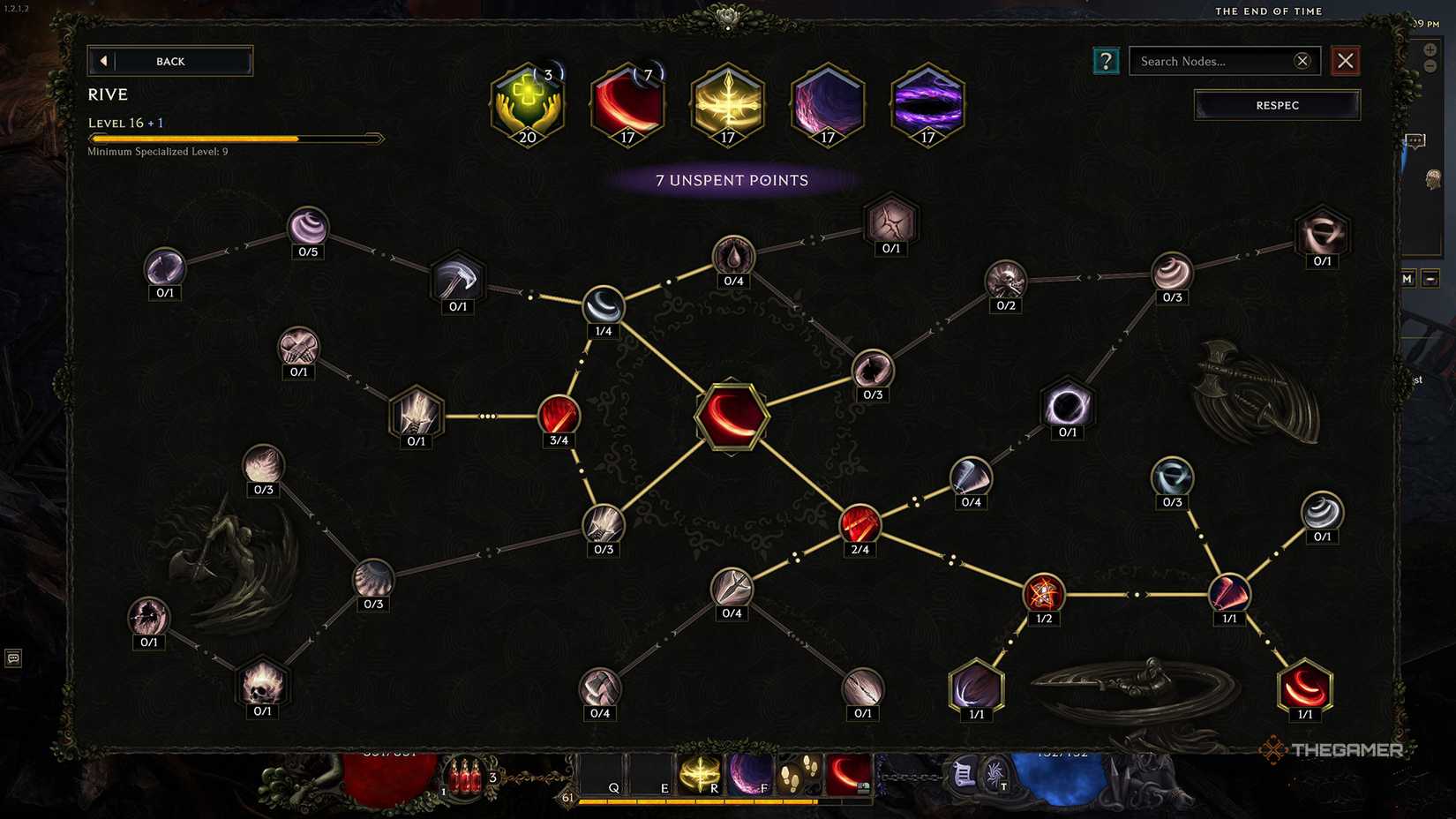Select the red node with 3/4 points

click(x=558, y=417)
